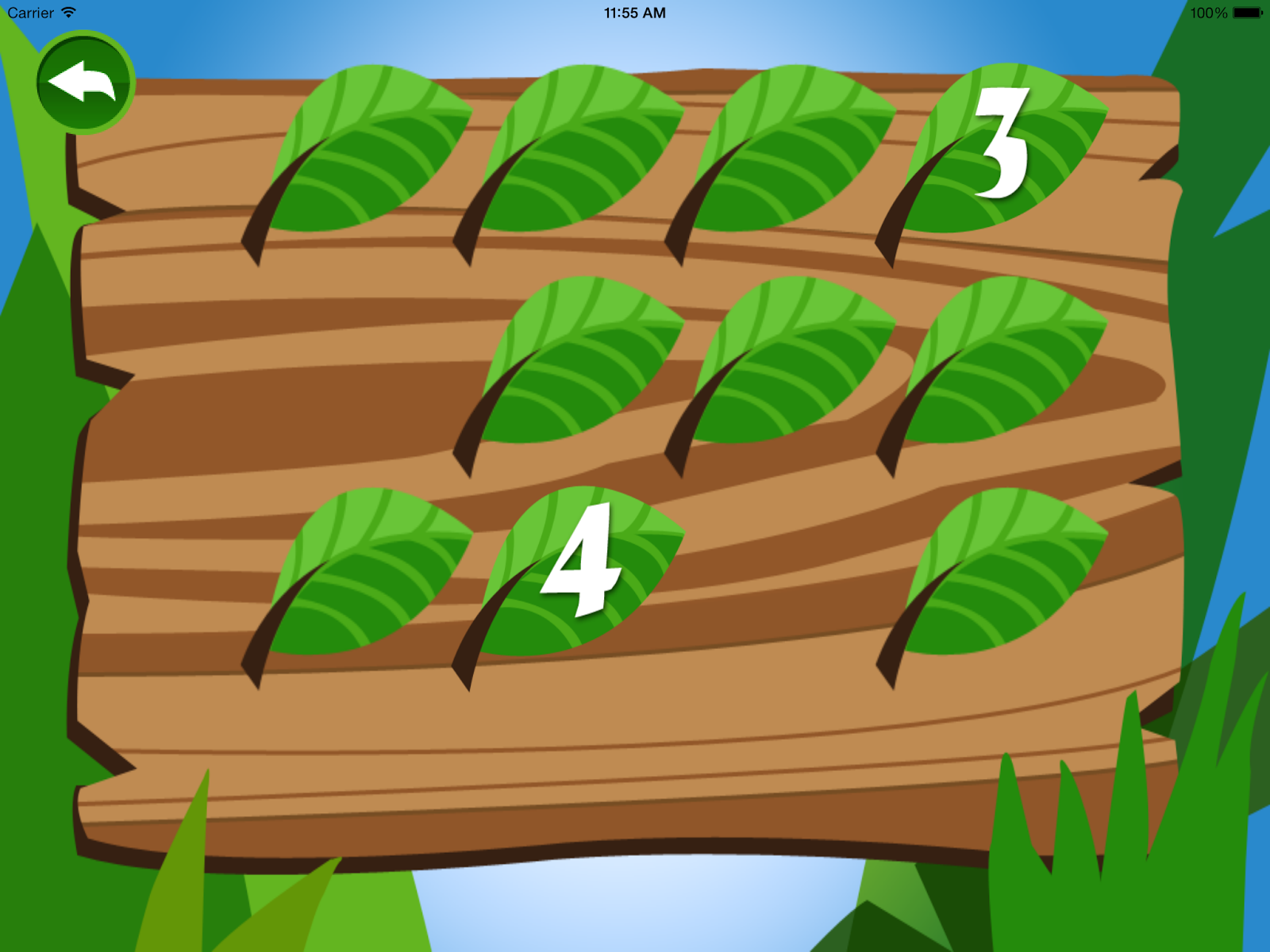Screen dimensions: 1270x952
Task: Tap the leaf next to the back arrow row
Action: [373, 151]
